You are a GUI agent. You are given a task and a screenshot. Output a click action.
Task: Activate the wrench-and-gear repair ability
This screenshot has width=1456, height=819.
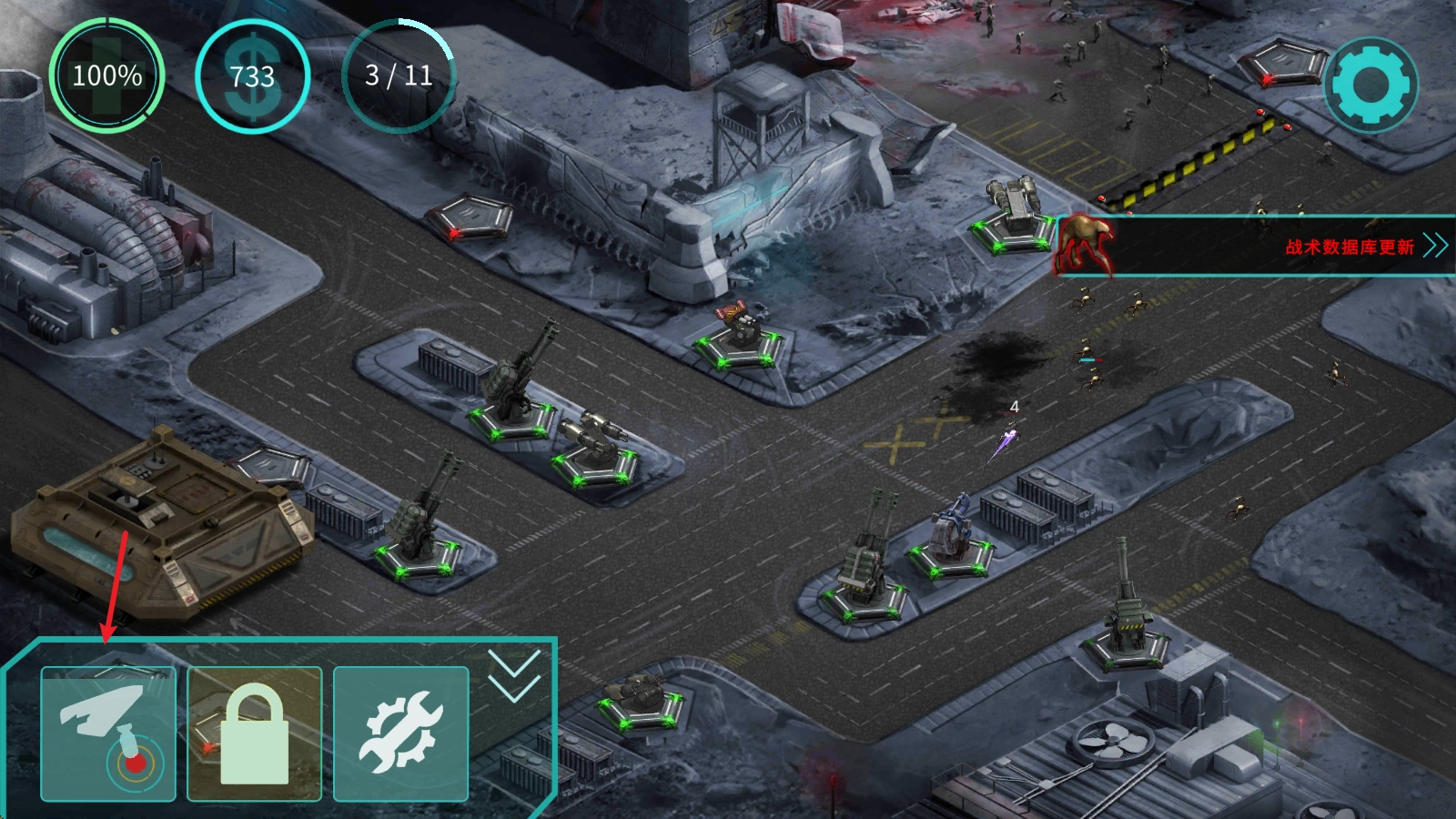401,733
